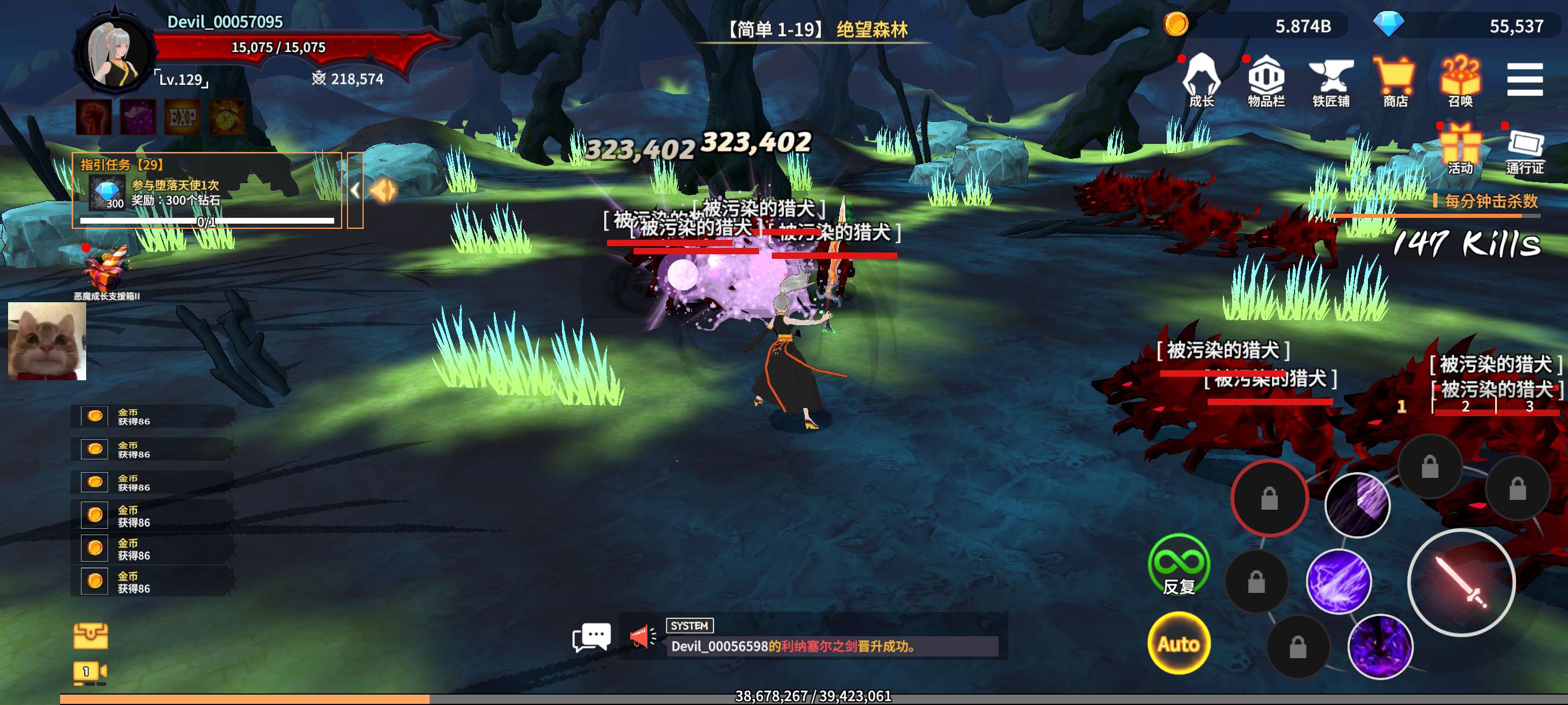Open the chat speech bubble
This screenshot has height=705, width=1568.
pyautogui.click(x=591, y=636)
